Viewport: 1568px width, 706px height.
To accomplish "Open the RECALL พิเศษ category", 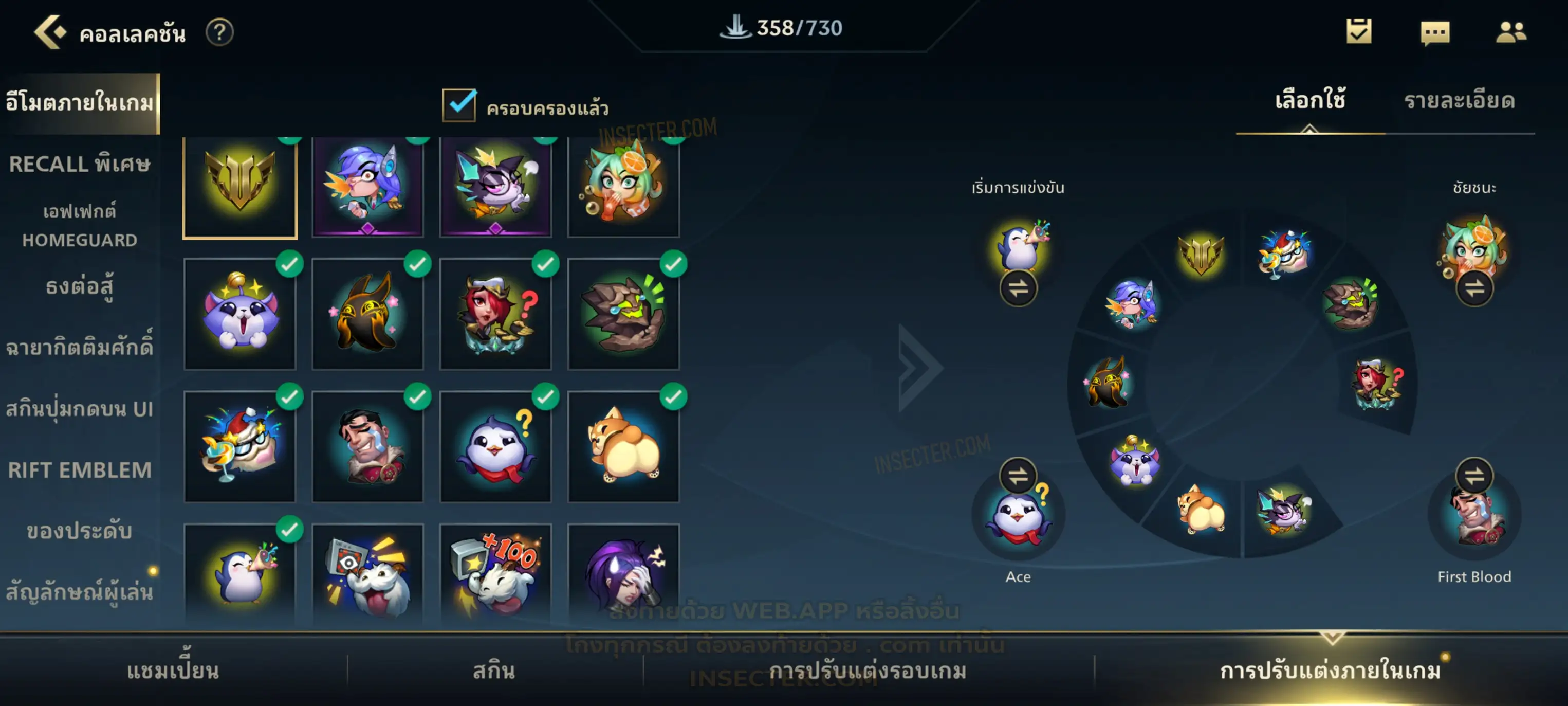I will [x=80, y=165].
